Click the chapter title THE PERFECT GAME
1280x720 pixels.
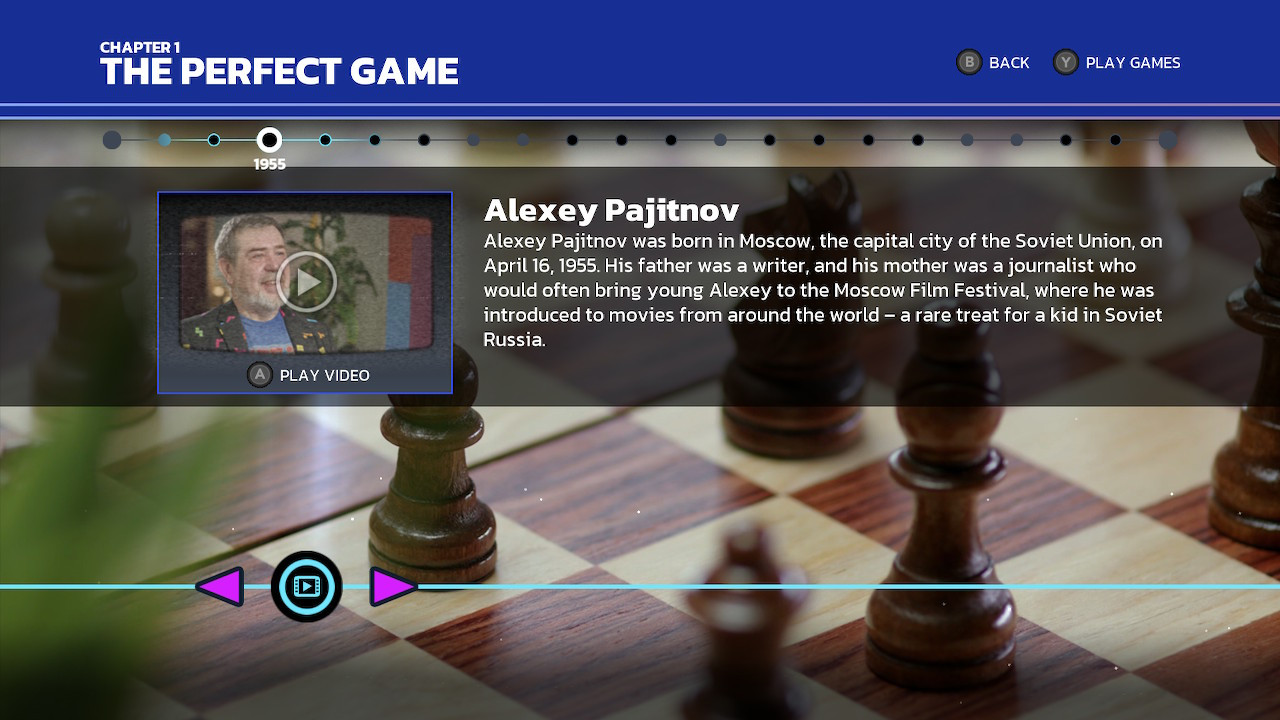pyautogui.click(x=279, y=72)
